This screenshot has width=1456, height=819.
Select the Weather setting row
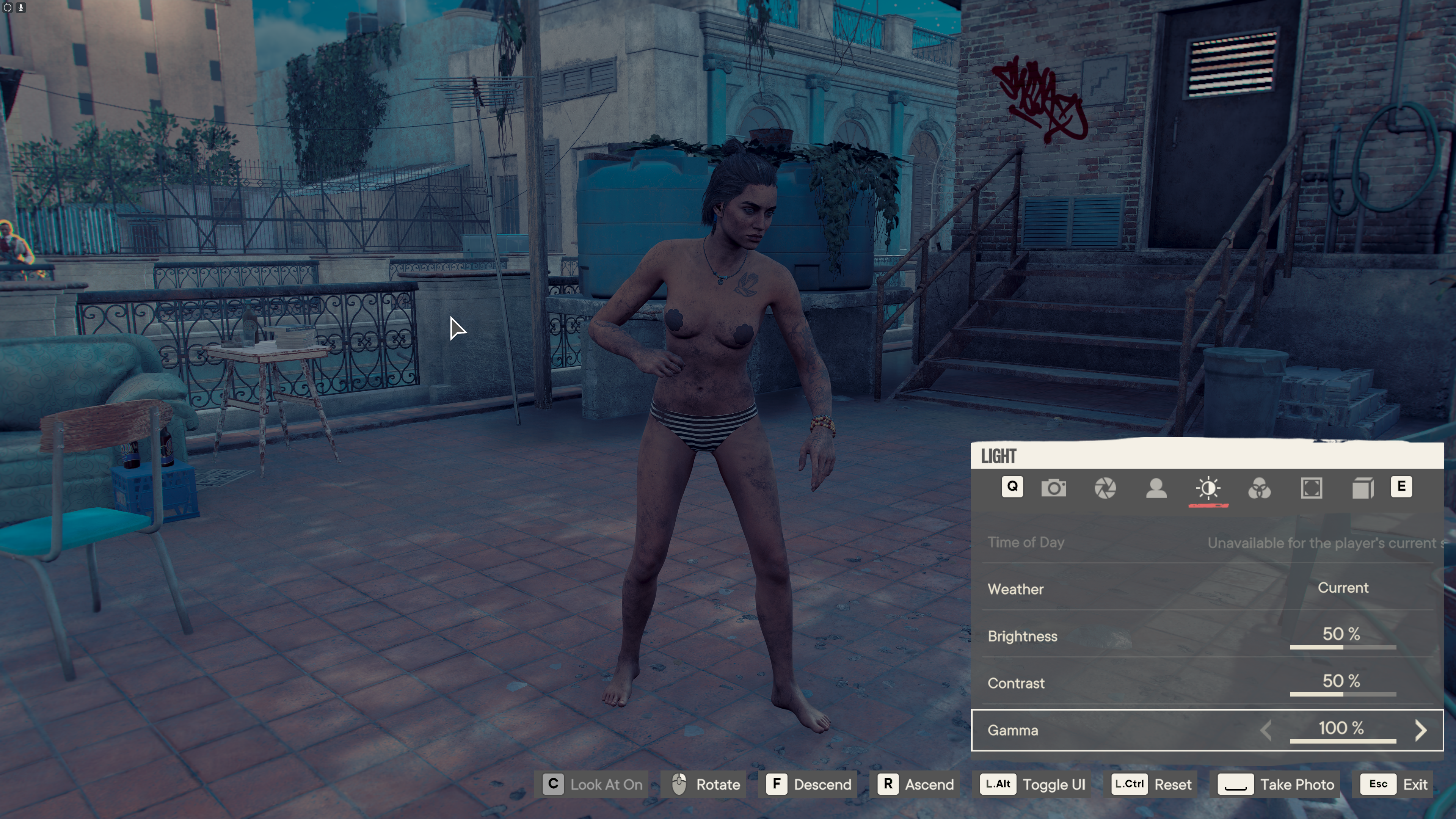1207,588
